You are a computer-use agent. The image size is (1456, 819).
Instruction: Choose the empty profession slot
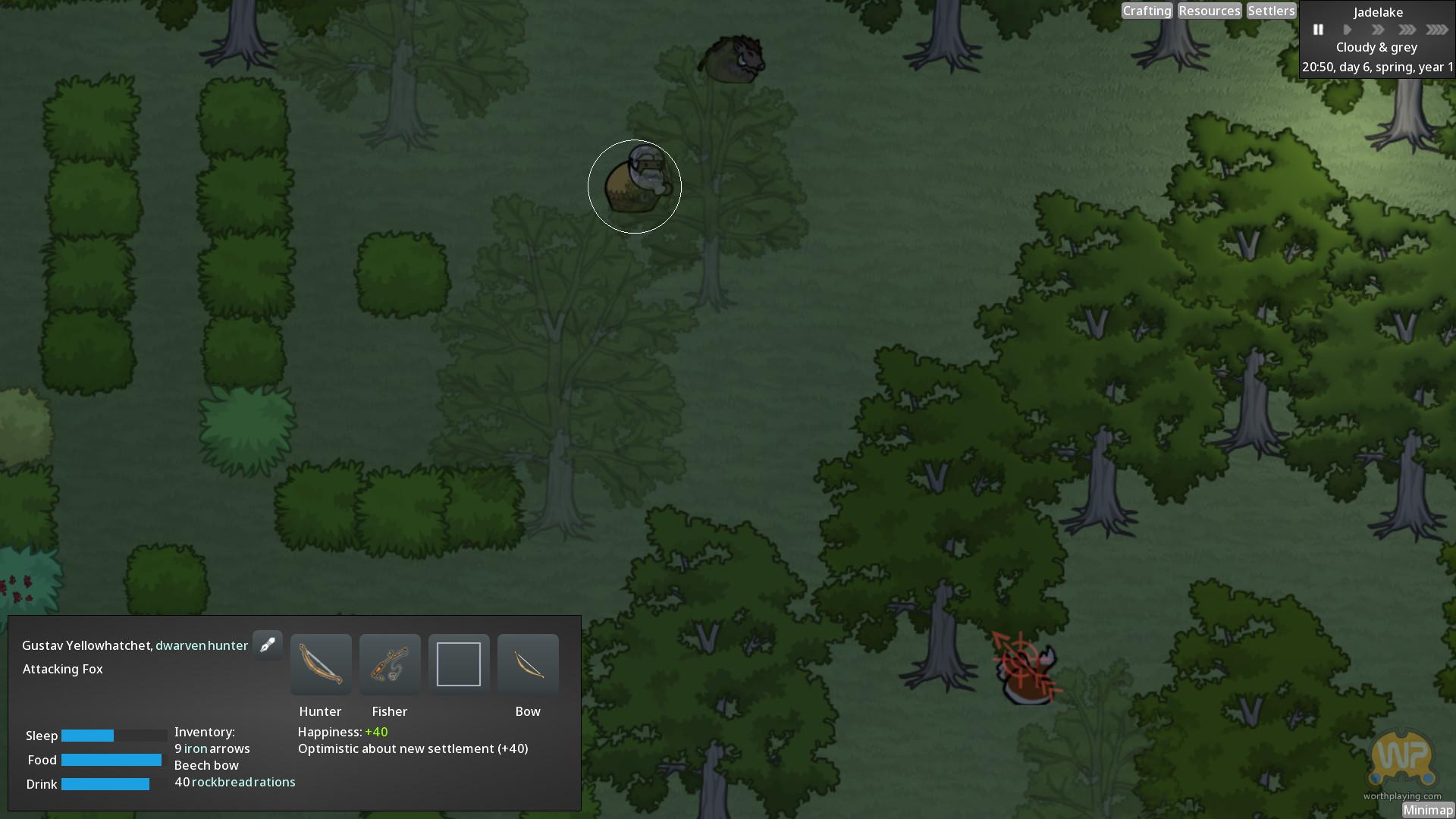point(459,664)
